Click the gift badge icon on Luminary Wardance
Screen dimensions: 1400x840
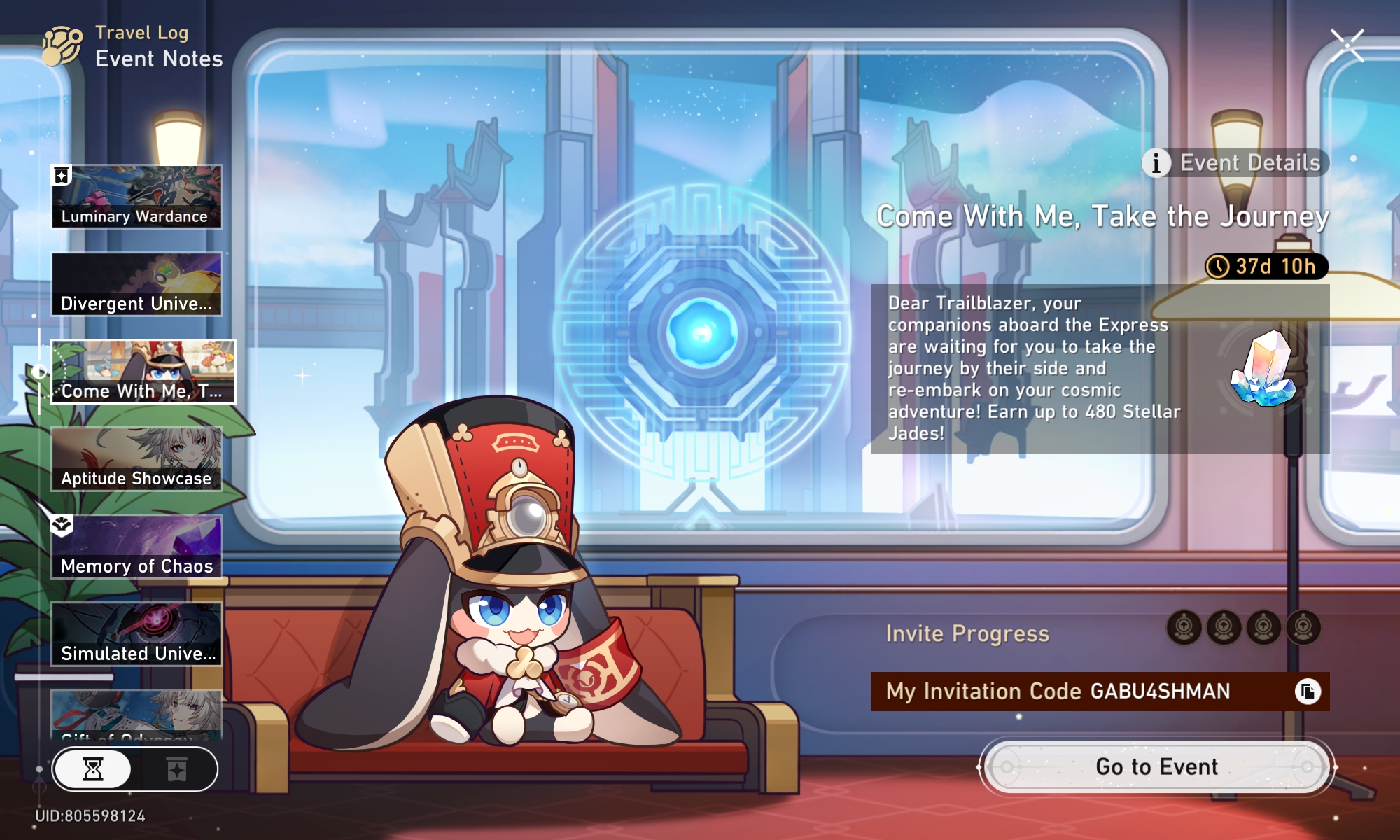(62, 173)
